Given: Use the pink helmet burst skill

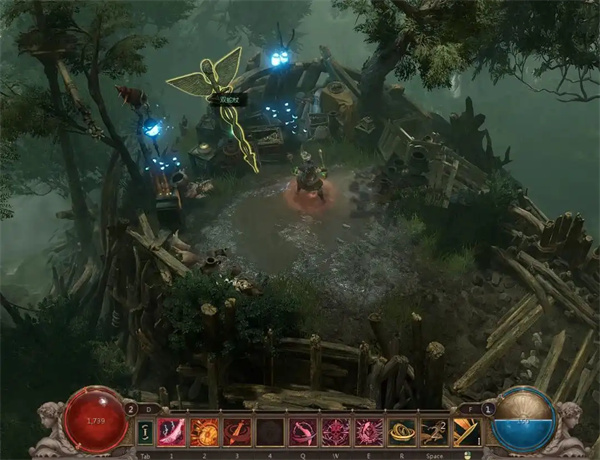Looking at the screenshot, I should pos(368,431).
